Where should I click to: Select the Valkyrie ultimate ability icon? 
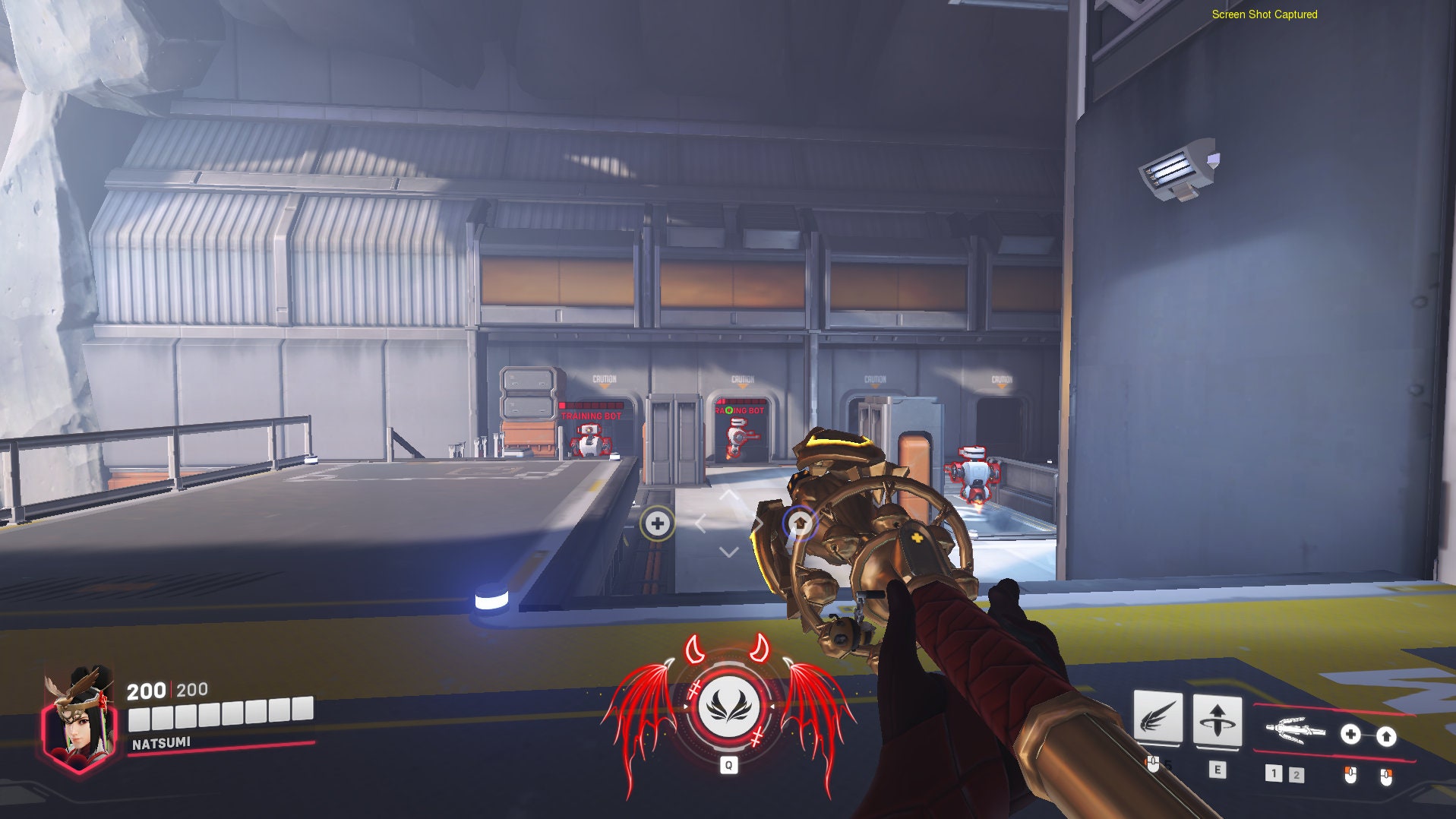[x=728, y=708]
